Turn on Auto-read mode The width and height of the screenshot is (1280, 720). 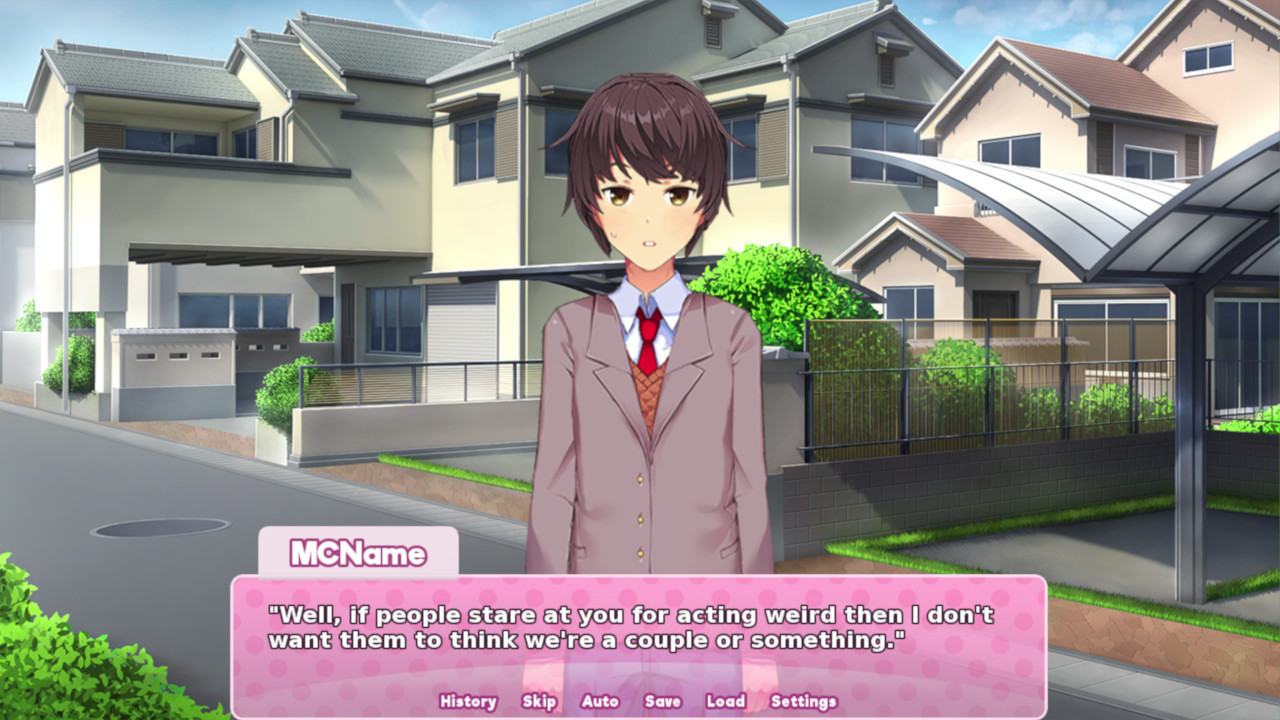coord(600,702)
